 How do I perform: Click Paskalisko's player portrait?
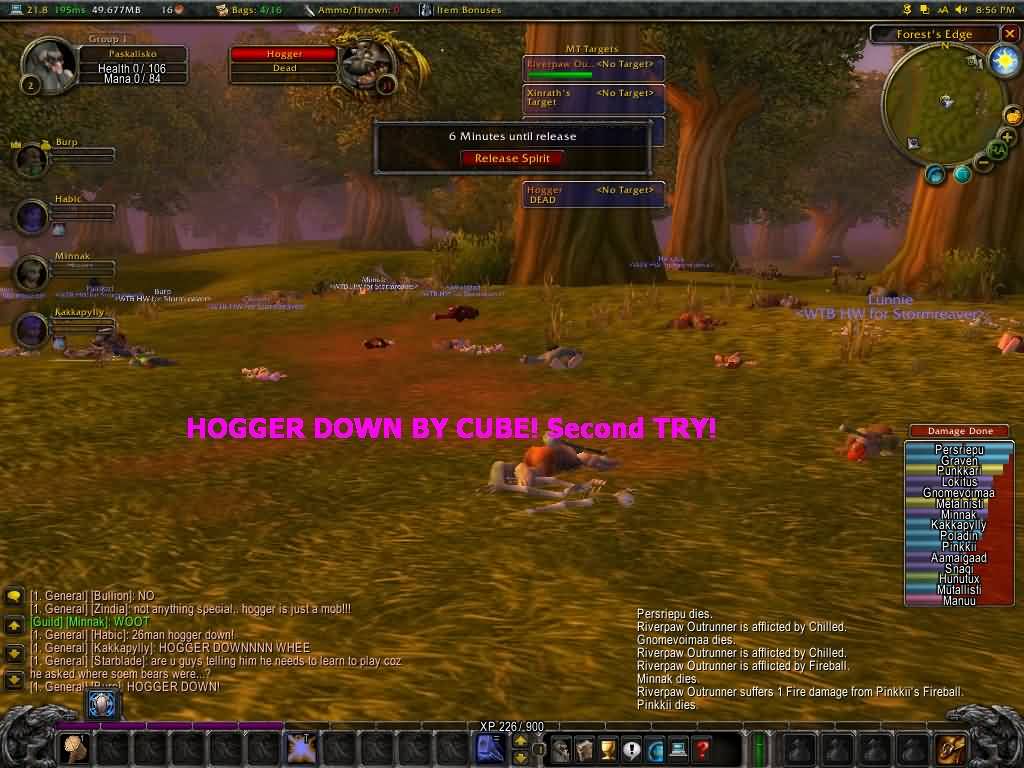pyautogui.click(x=46, y=66)
